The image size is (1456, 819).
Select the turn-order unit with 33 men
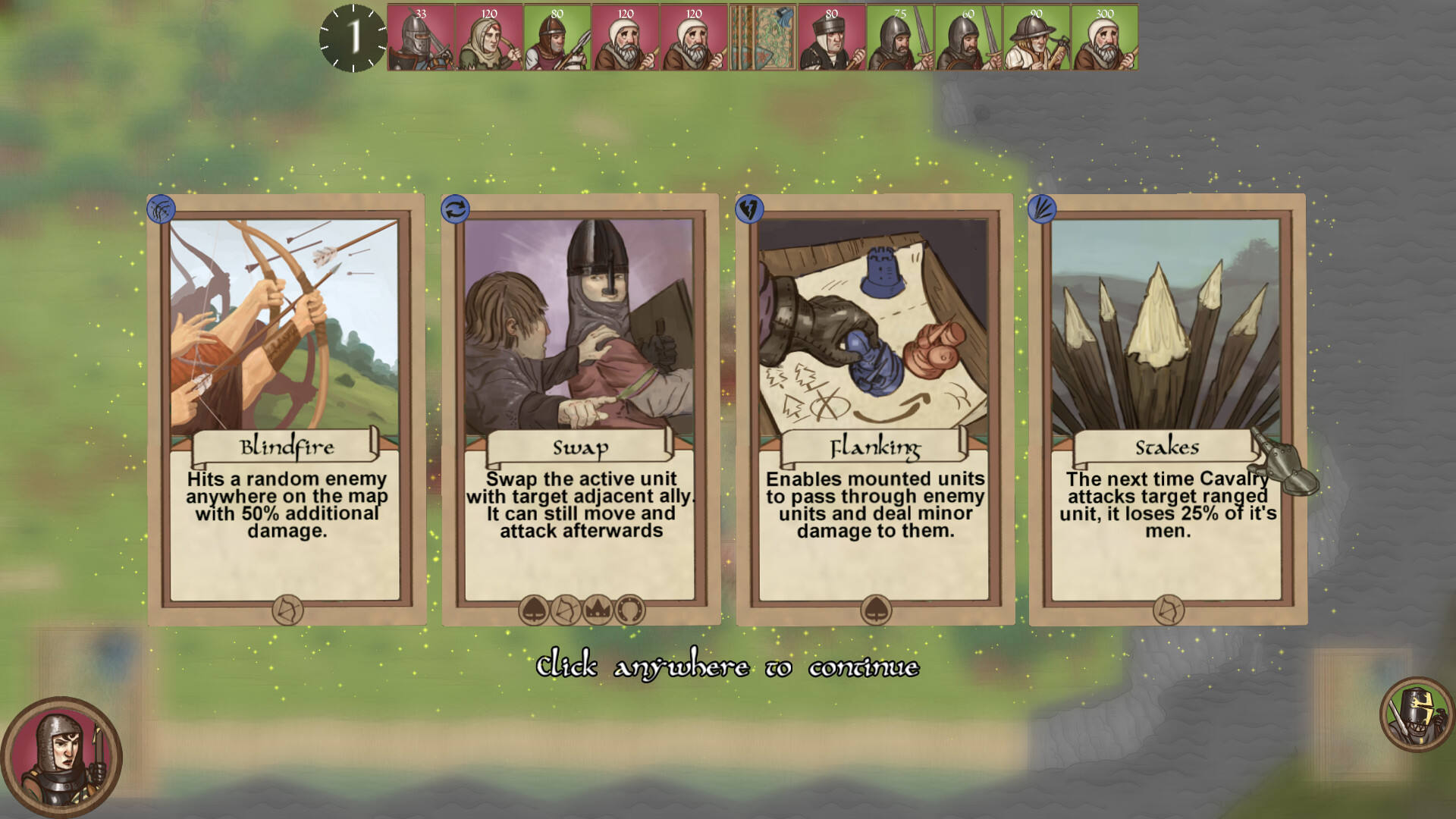(x=421, y=38)
